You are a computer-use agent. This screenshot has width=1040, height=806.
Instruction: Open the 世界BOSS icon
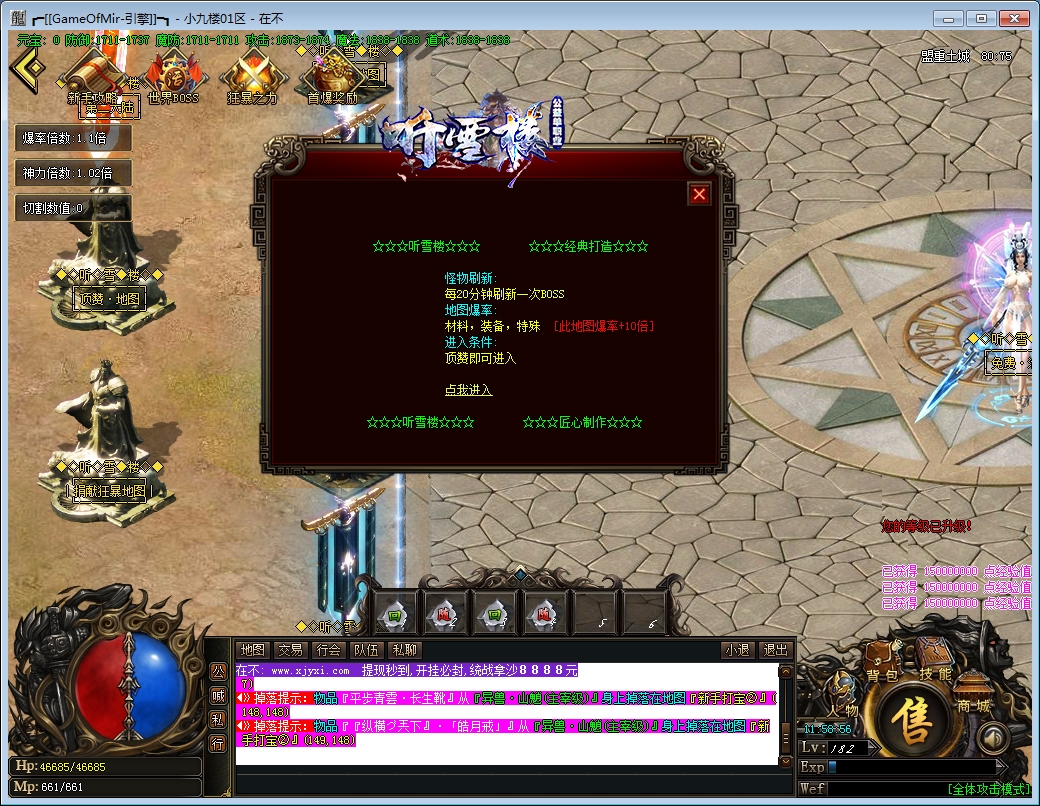[x=173, y=76]
